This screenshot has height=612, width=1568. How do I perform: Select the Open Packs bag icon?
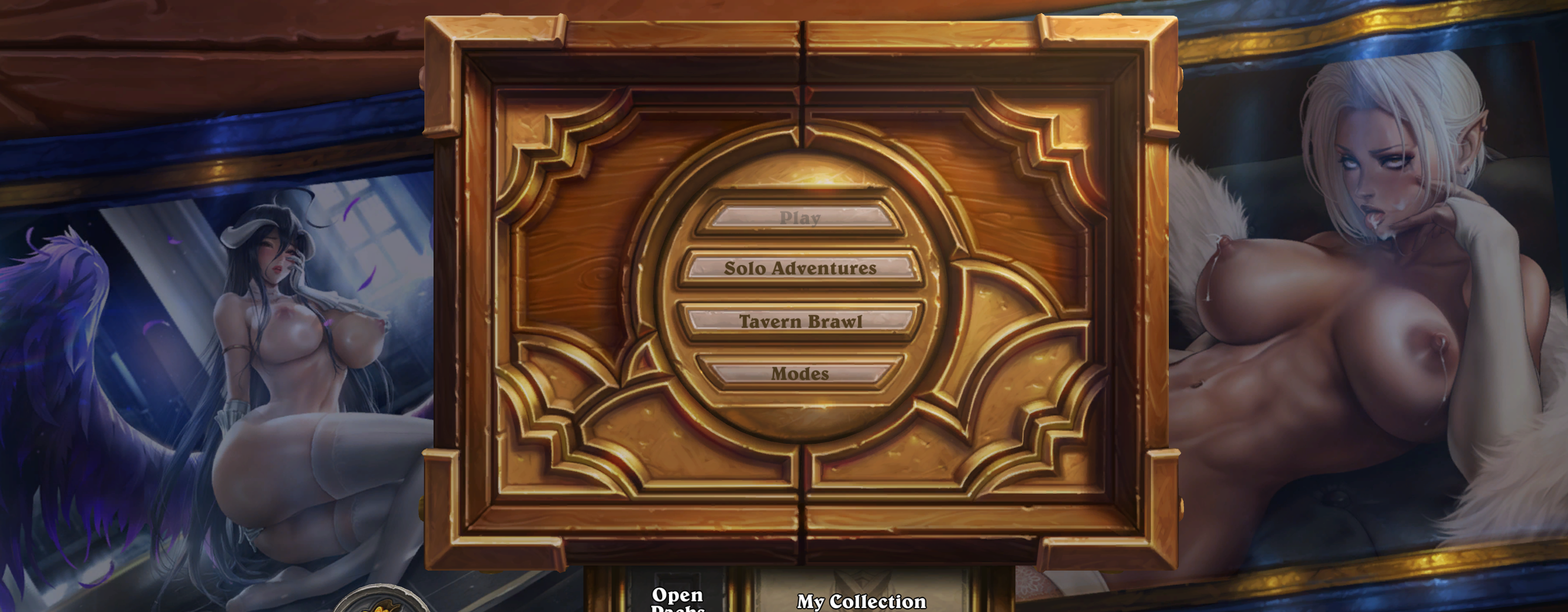pos(676,583)
